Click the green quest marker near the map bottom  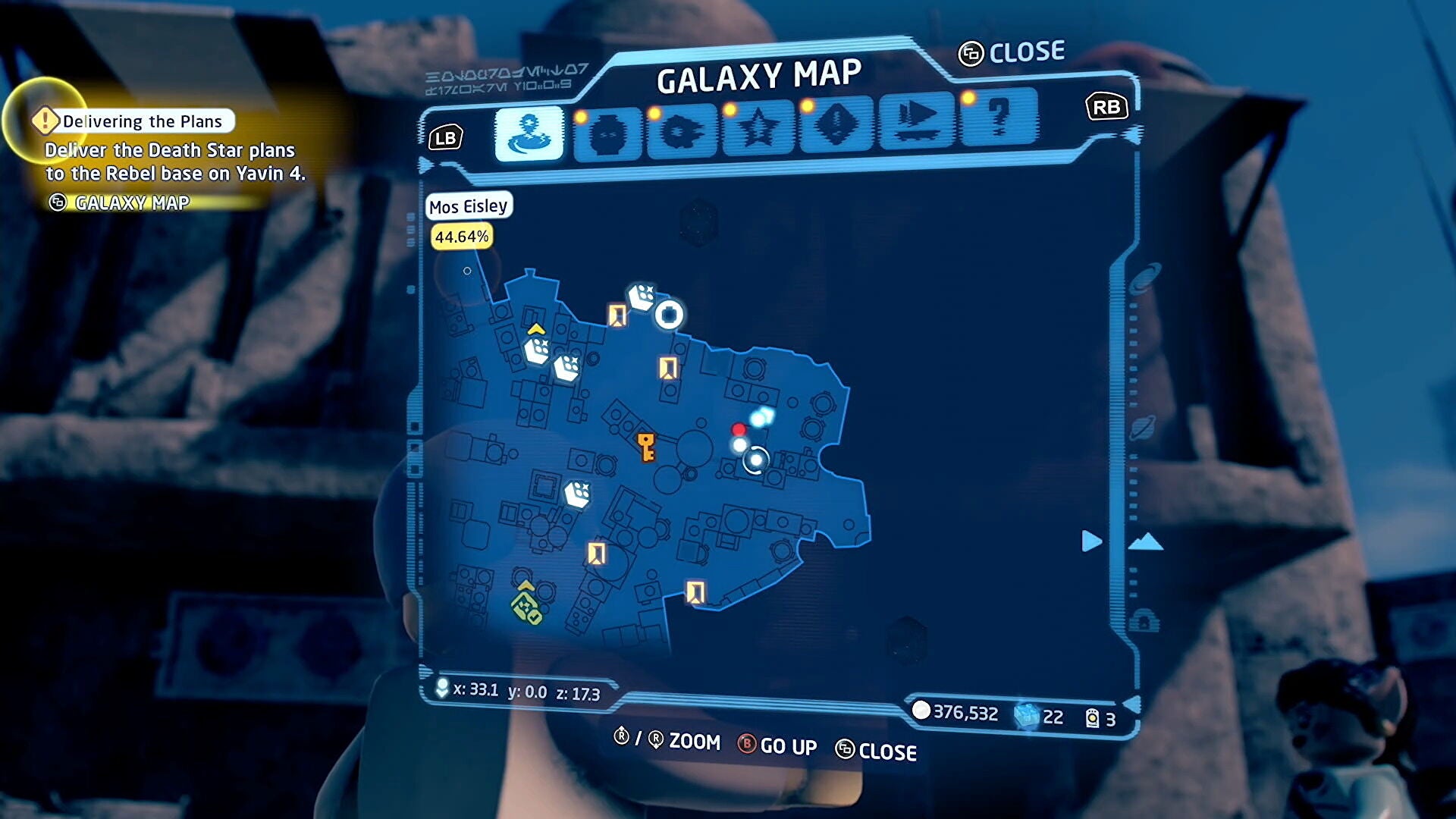(x=523, y=607)
